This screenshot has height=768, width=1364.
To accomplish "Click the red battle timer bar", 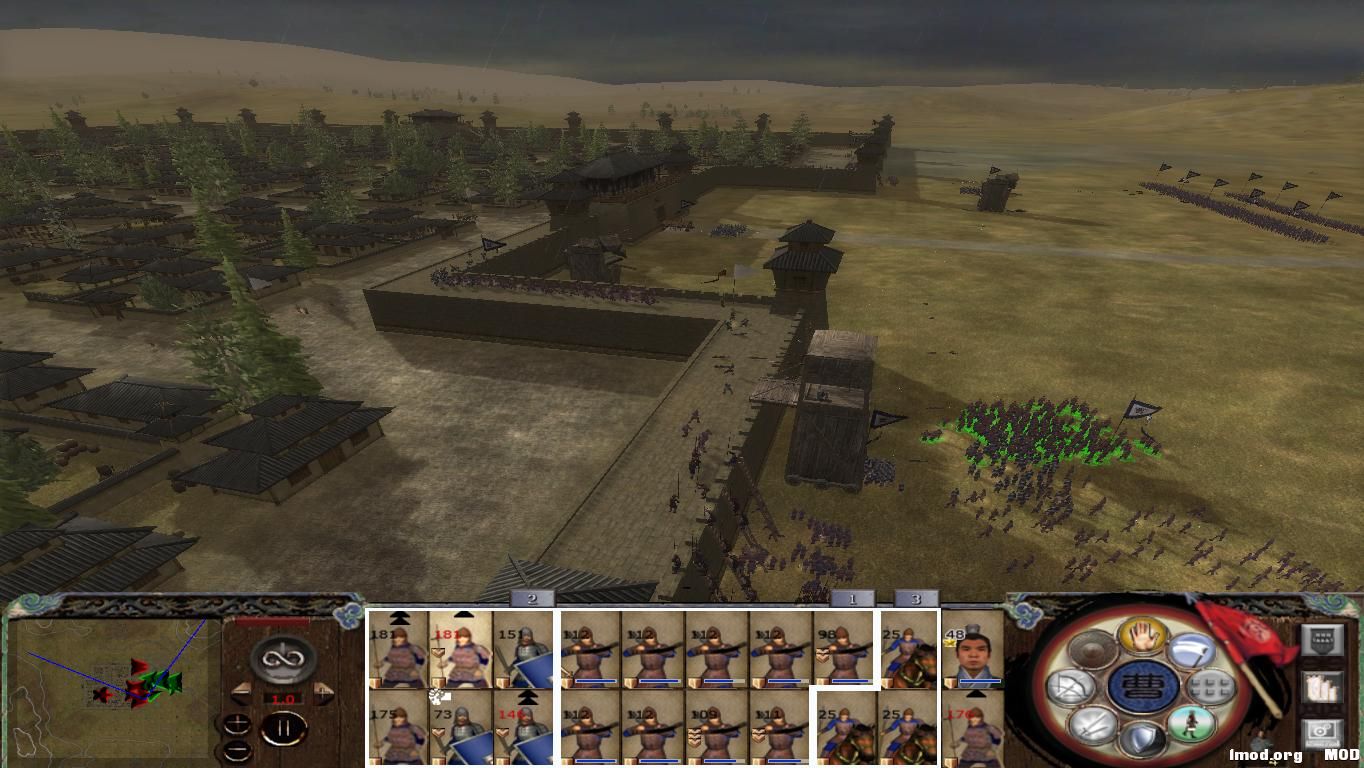I will point(271,620).
